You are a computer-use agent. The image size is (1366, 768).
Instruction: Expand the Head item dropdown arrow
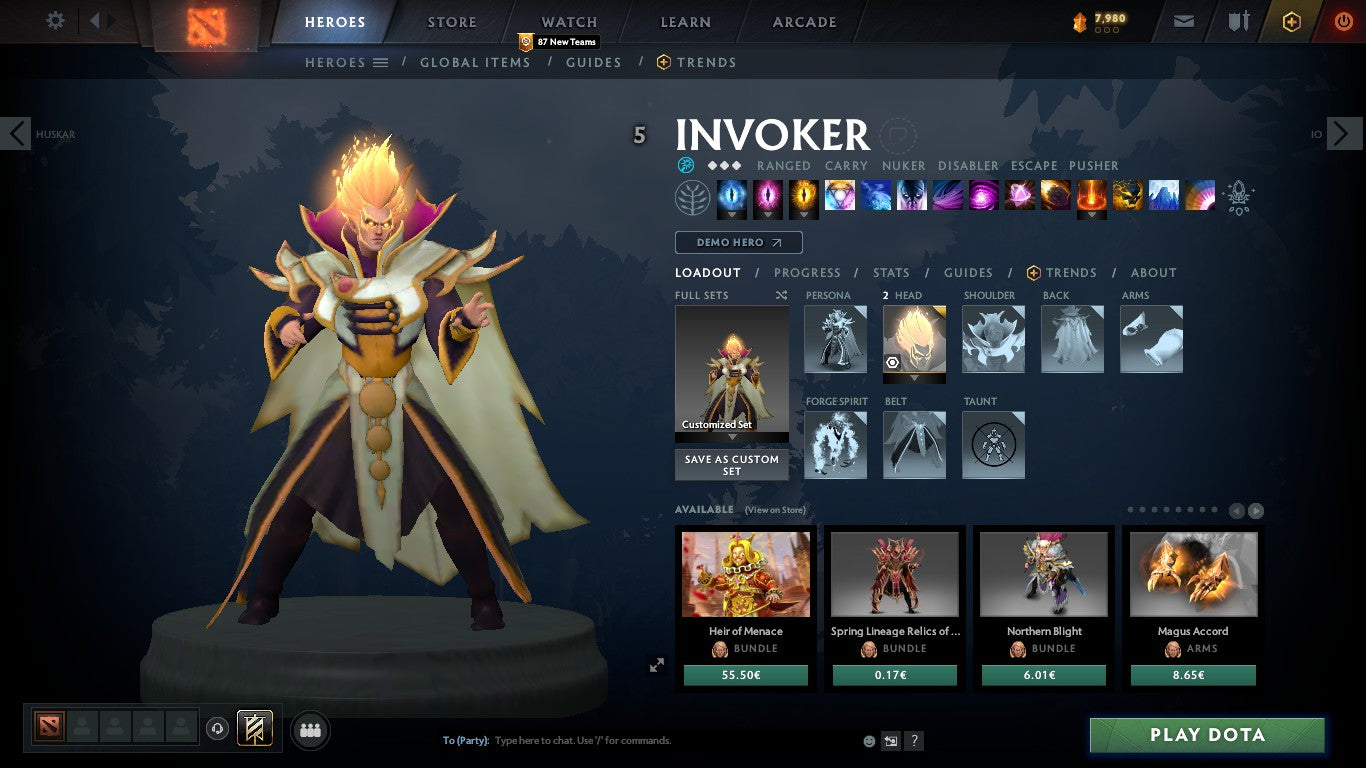click(x=913, y=377)
